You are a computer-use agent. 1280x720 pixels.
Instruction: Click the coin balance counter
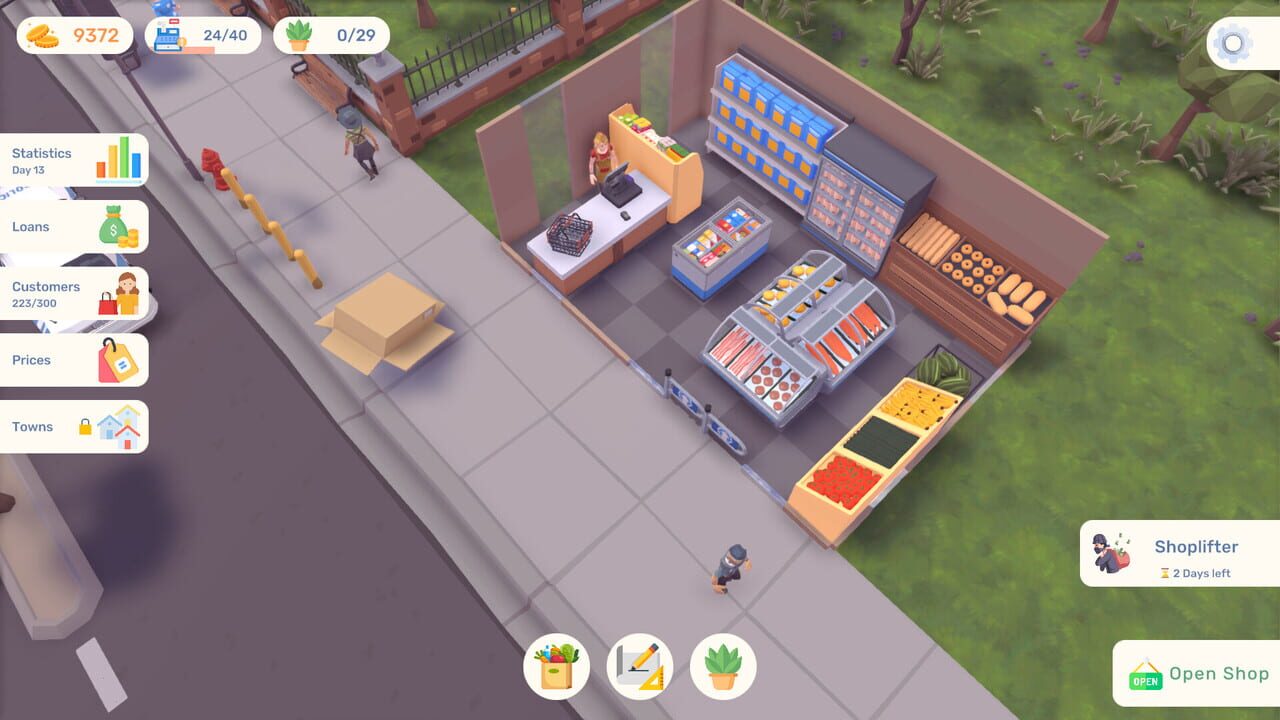(x=75, y=35)
